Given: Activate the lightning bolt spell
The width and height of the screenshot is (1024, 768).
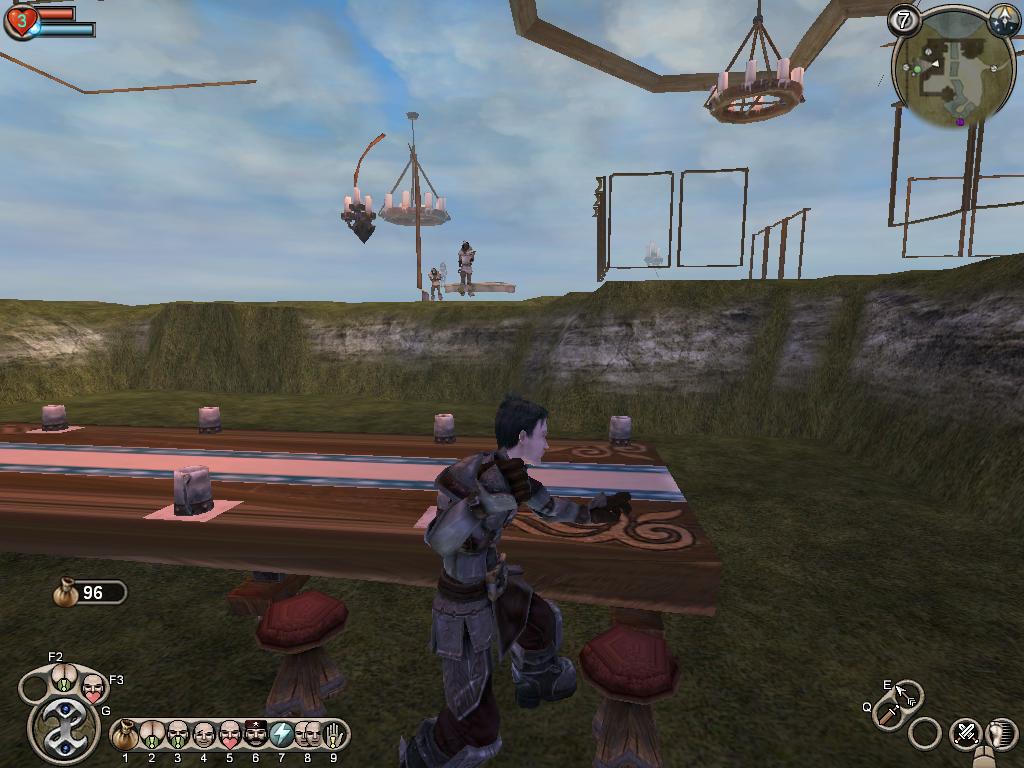Looking at the screenshot, I should pyautogui.click(x=282, y=735).
